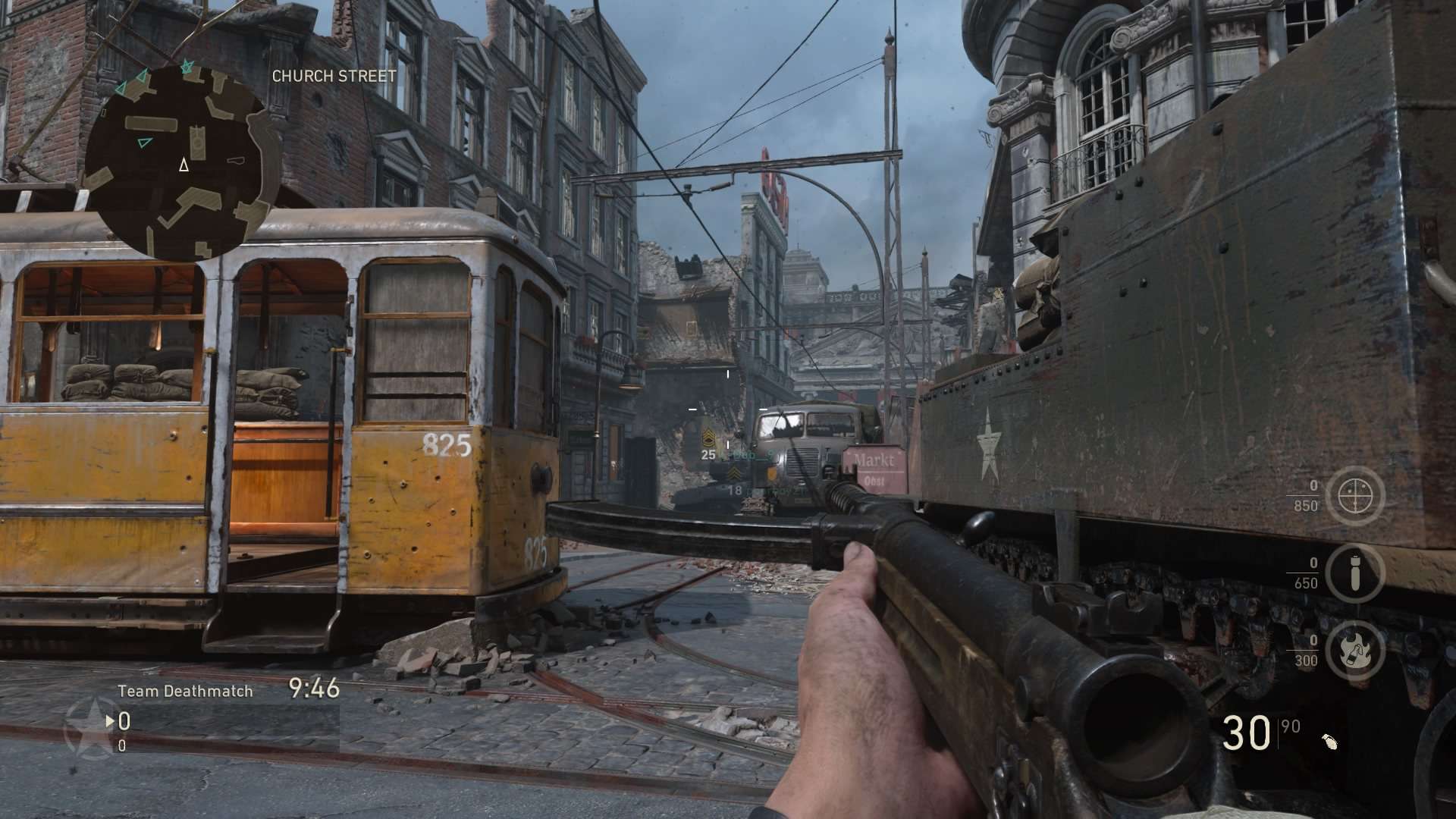
Task: Activate the 850-point crosshair scorestreak icon
Action: tap(1355, 496)
